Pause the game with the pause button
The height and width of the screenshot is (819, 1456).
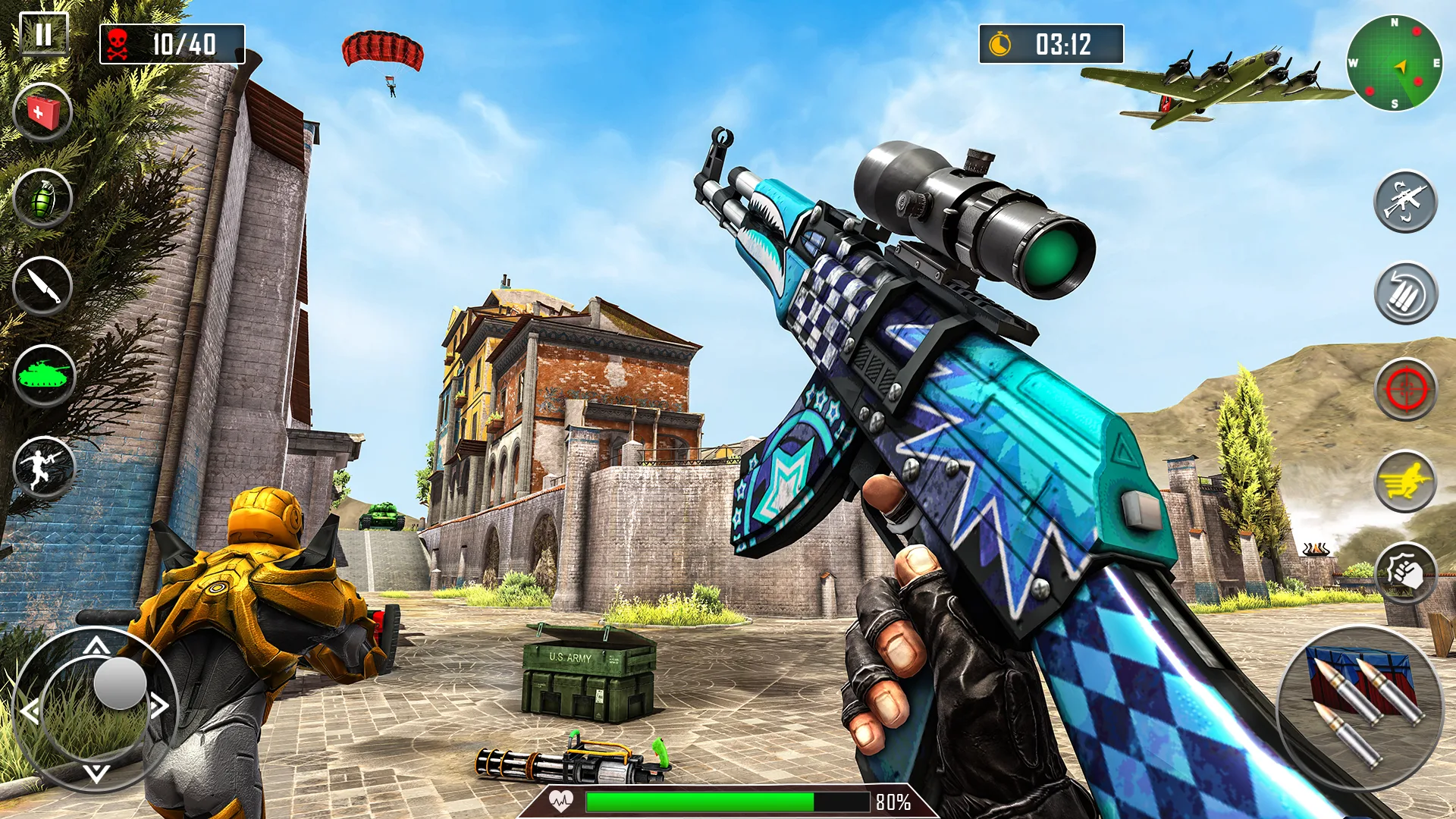[x=44, y=34]
